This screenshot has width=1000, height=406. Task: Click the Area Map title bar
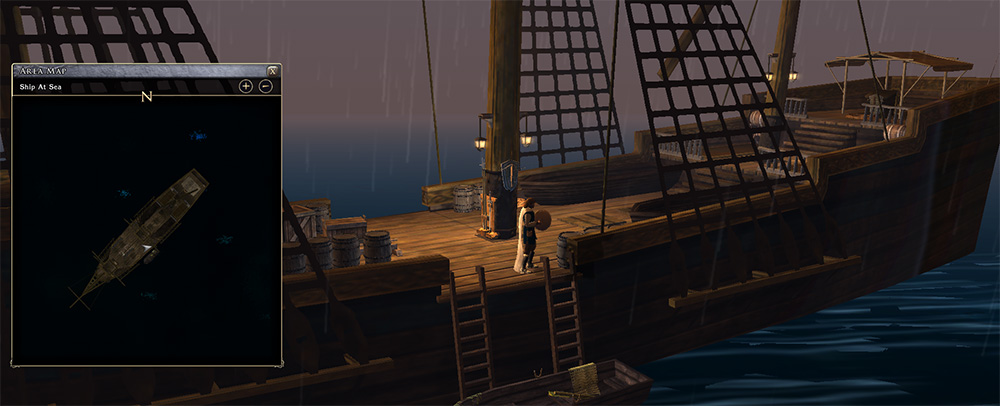point(140,71)
